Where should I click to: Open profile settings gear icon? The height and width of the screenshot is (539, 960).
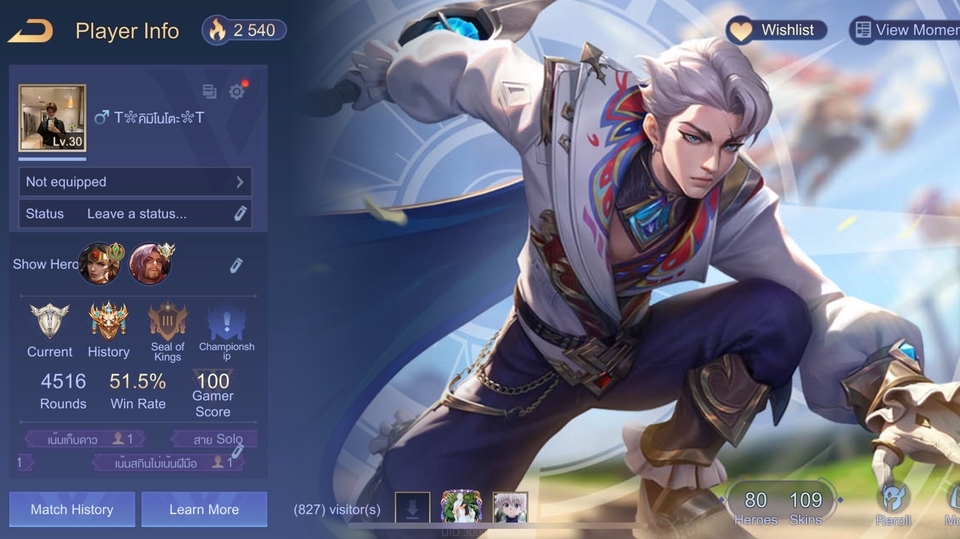(236, 92)
